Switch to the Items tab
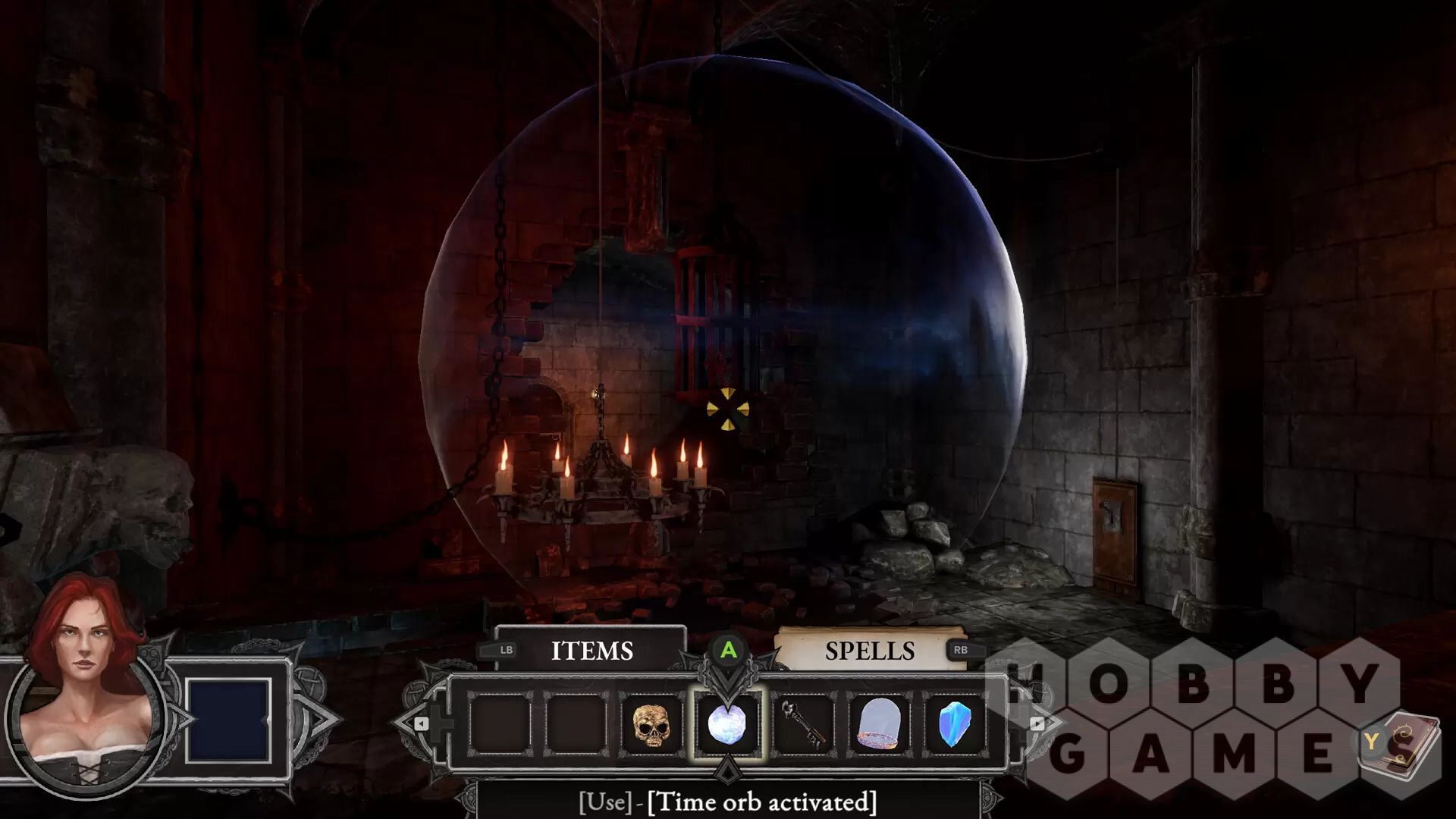The width and height of the screenshot is (1456, 819). tap(591, 651)
